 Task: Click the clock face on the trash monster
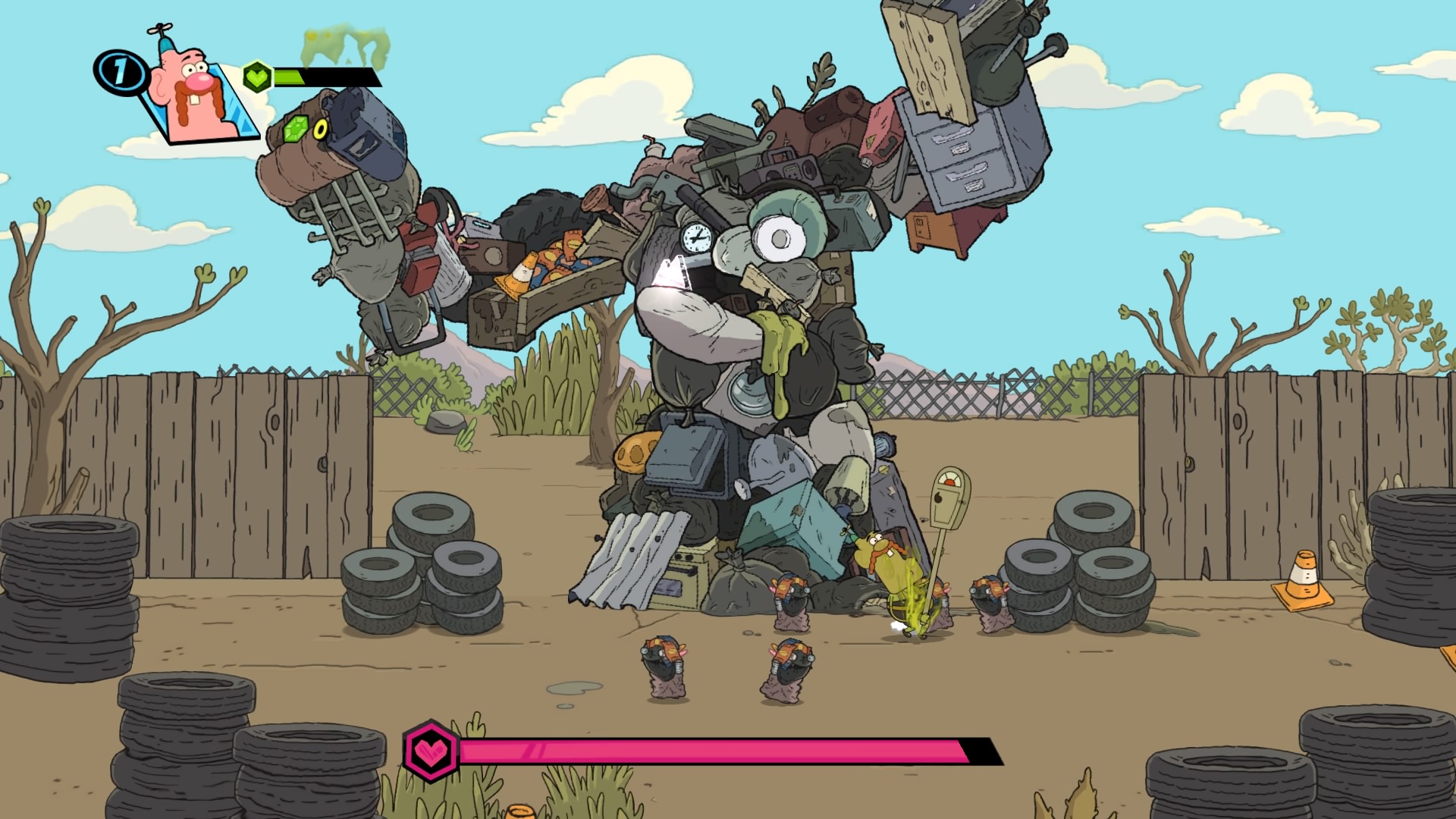click(695, 238)
